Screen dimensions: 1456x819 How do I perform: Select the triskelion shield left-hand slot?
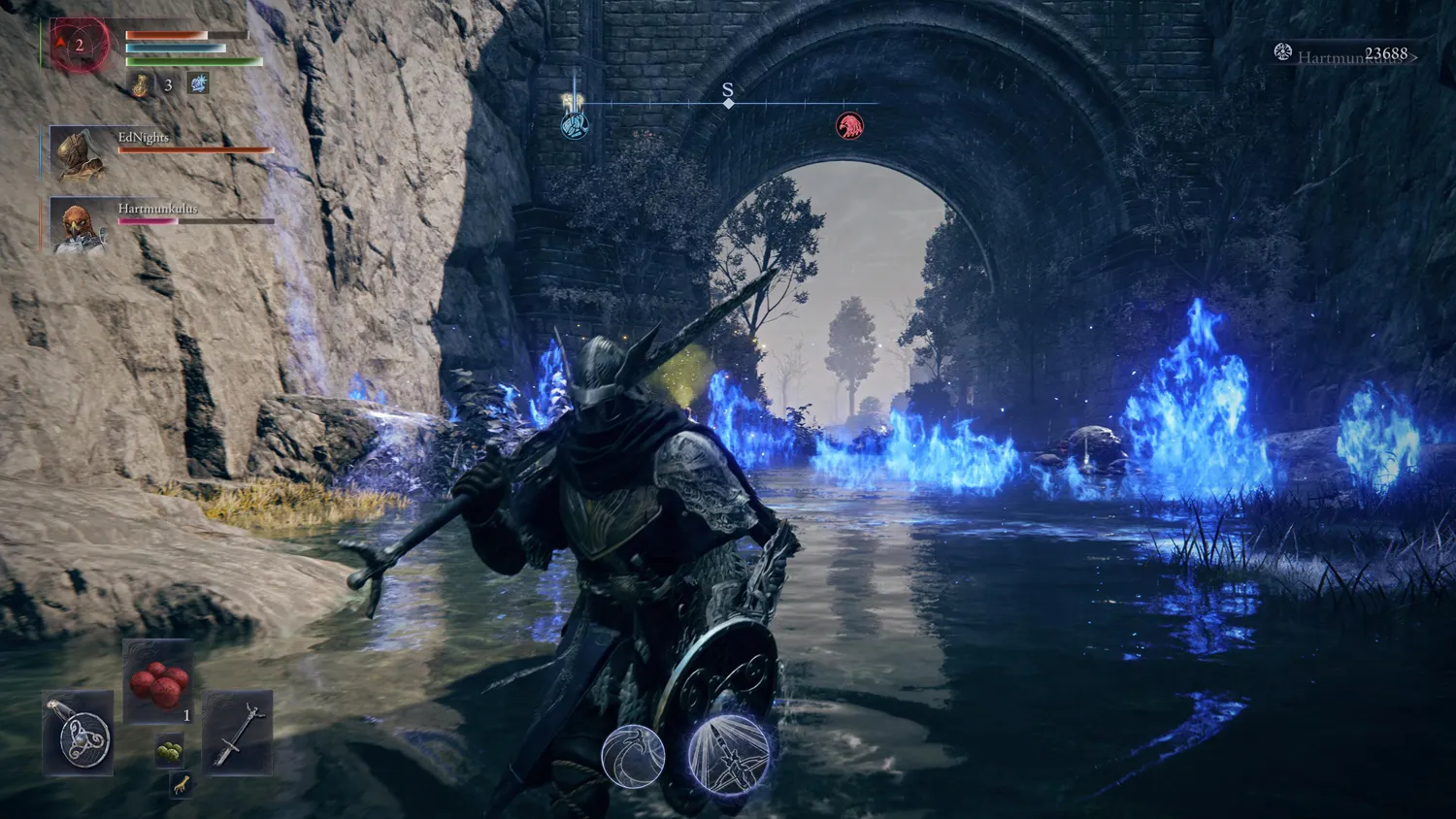coord(79,735)
